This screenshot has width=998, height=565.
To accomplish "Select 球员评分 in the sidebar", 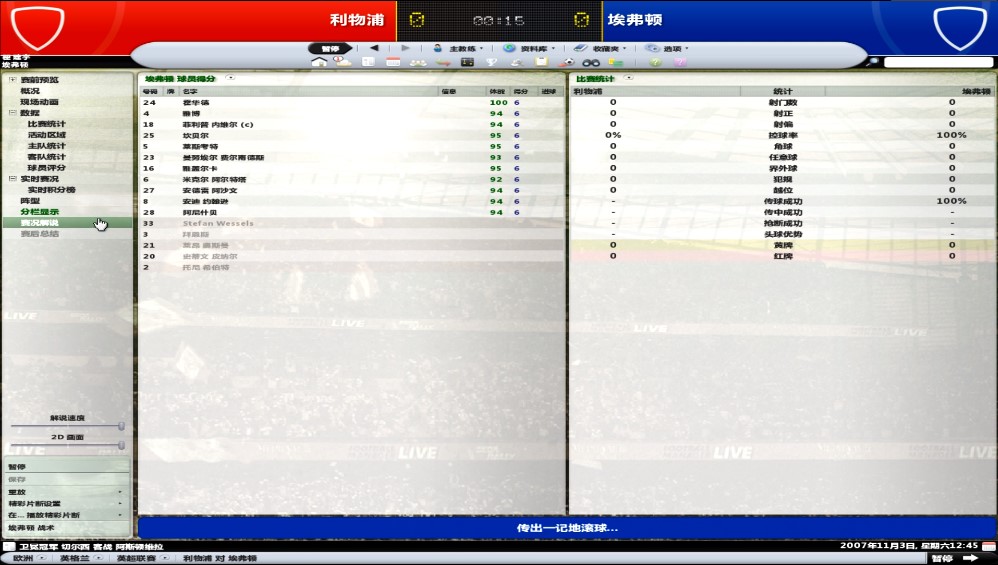I will (x=46, y=168).
